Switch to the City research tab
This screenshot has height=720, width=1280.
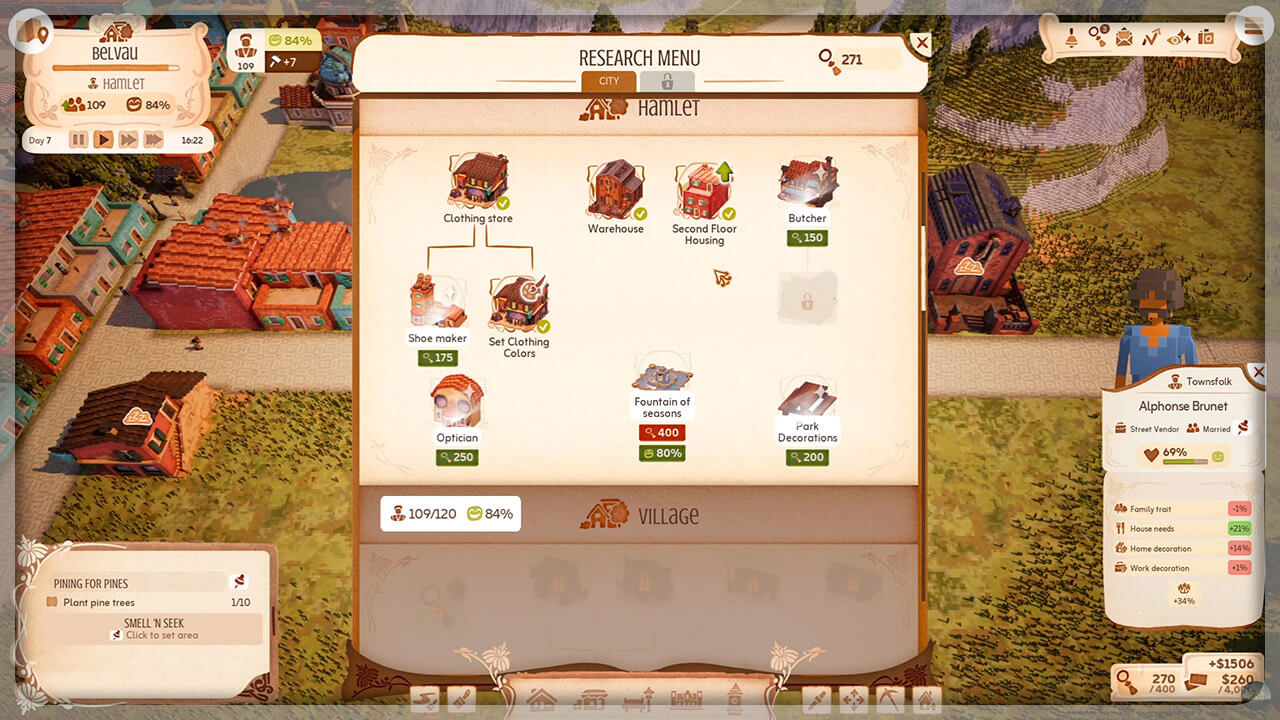(x=608, y=81)
